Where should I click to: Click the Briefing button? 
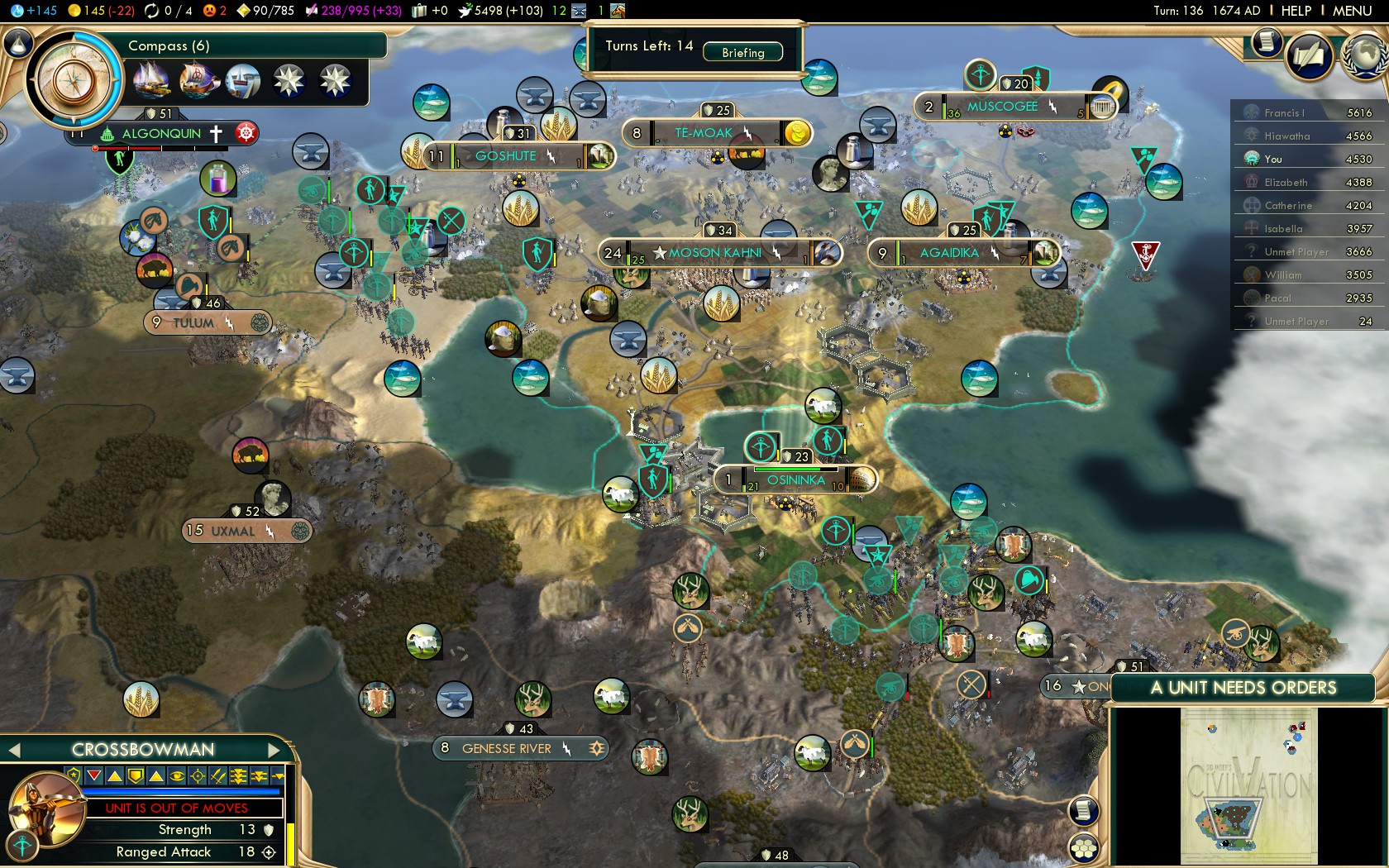[x=742, y=52]
